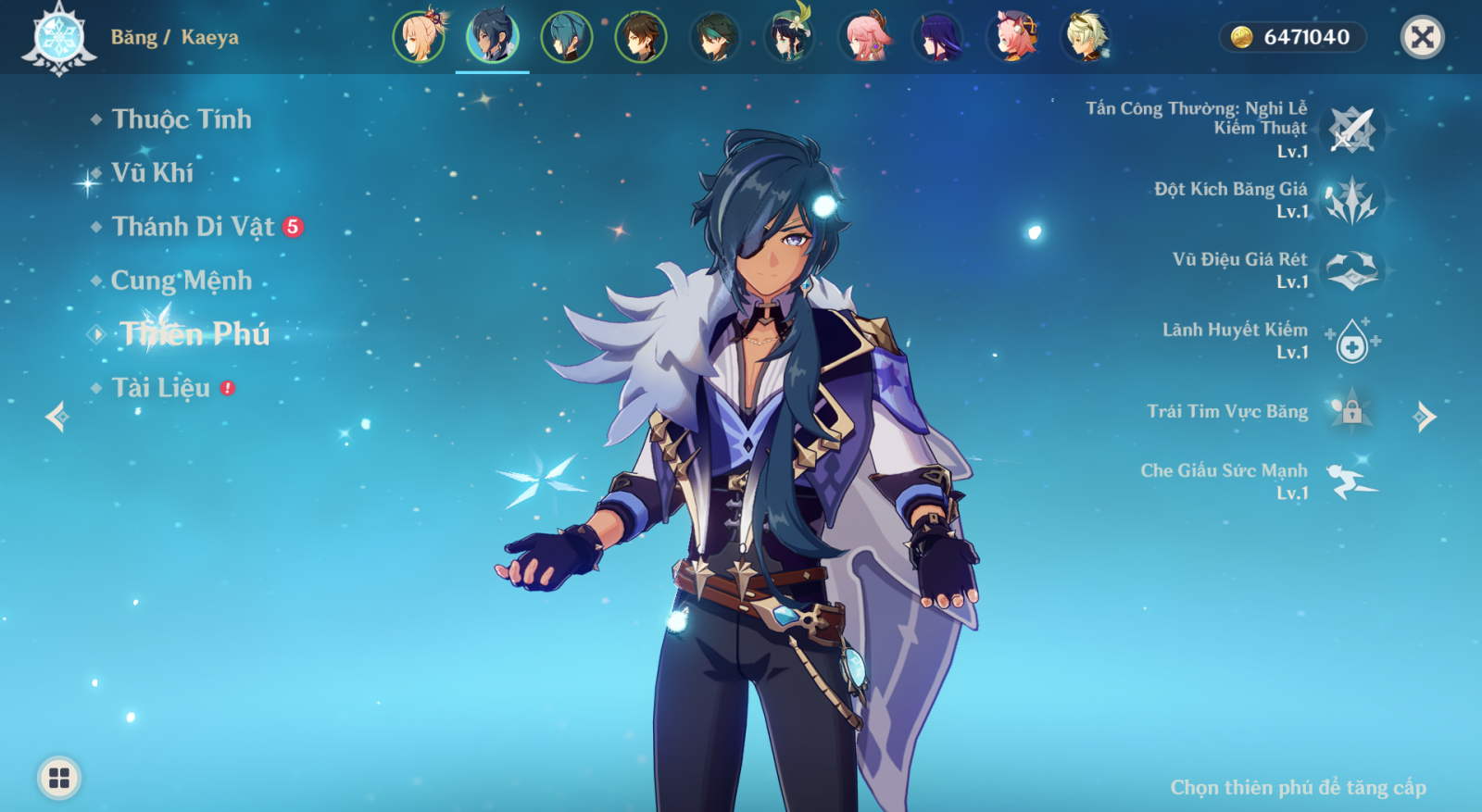Open the Lãnh Huyết Kiếm passive talent
The height and width of the screenshot is (812, 1482).
[1351, 341]
